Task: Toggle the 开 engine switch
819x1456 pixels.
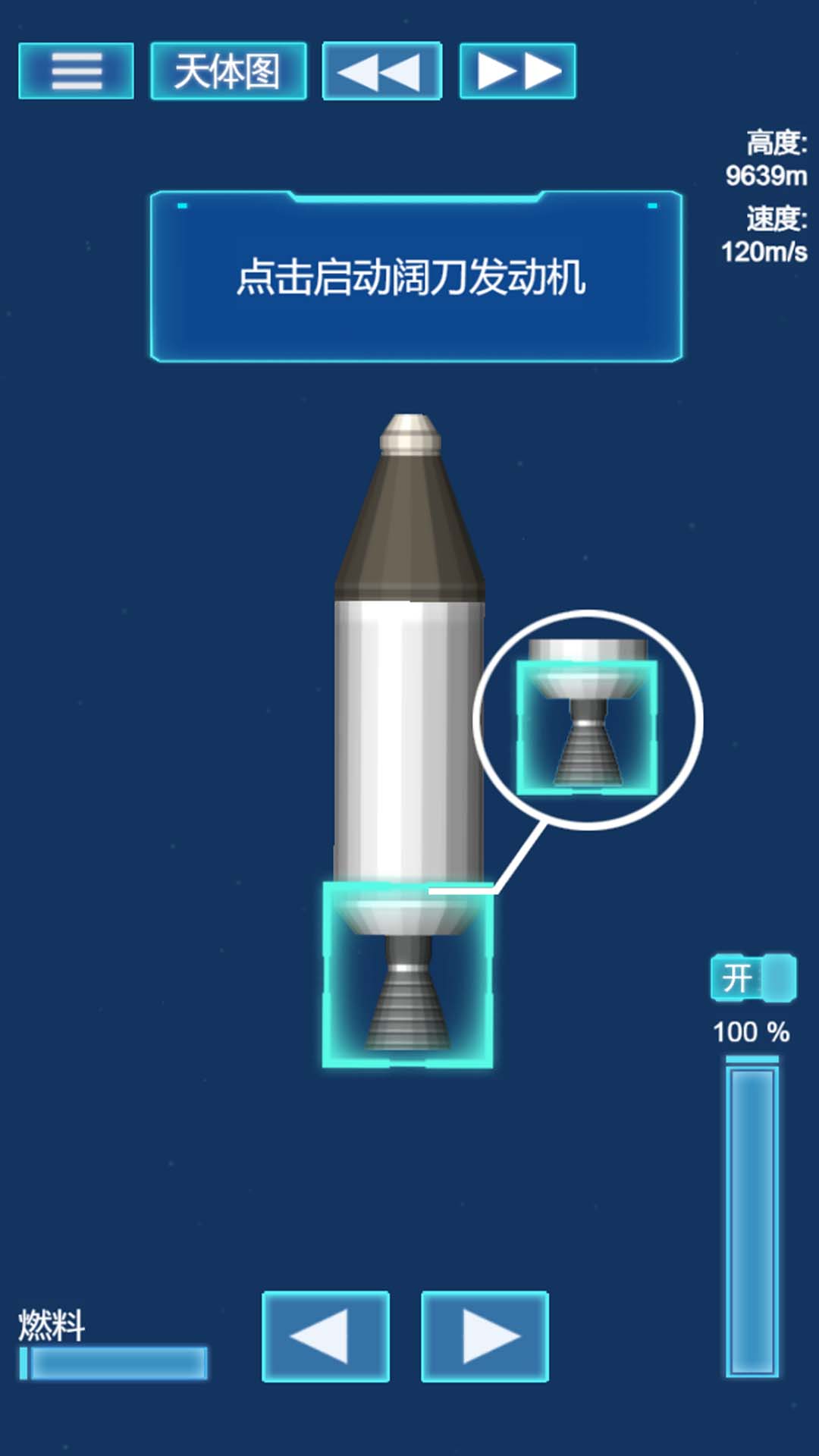Action: pyautogui.click(x=753, y=977)
